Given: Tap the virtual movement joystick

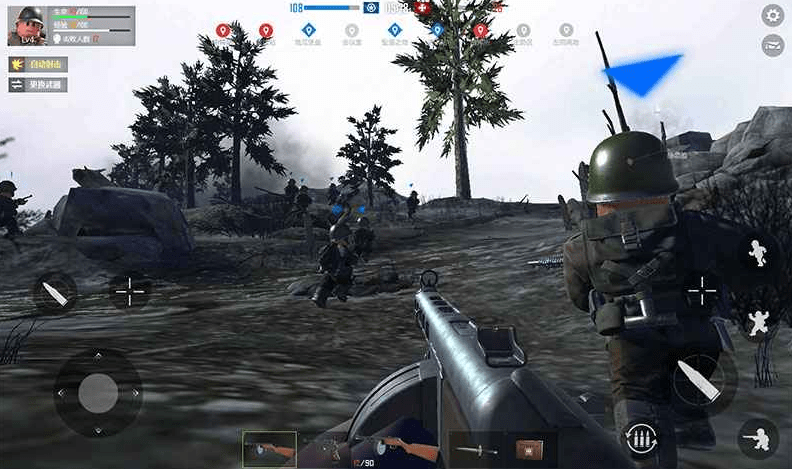Looking at the screenshot, I should coord(97,392).
